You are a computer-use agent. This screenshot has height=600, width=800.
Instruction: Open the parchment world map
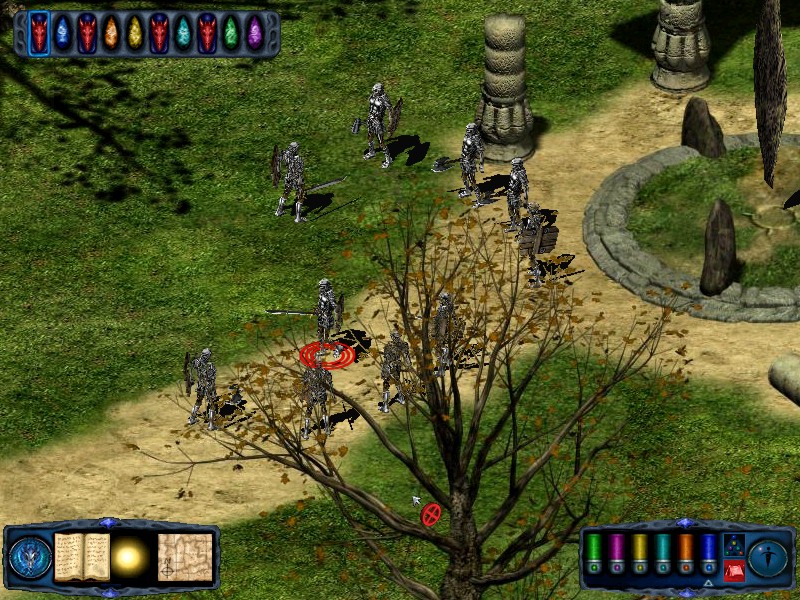coord(185,557)
